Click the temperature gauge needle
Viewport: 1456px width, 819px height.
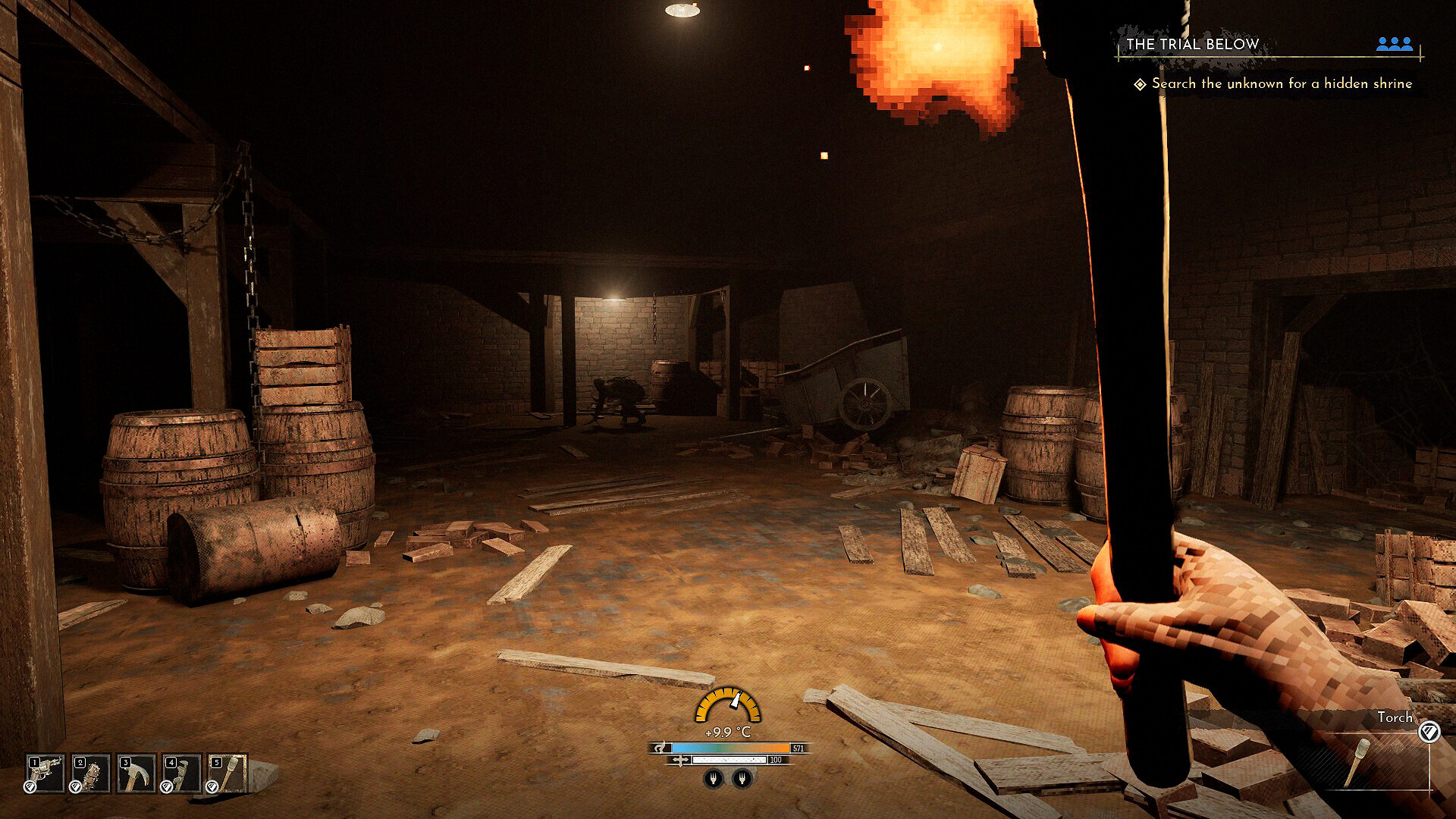[x=735, y=699]
